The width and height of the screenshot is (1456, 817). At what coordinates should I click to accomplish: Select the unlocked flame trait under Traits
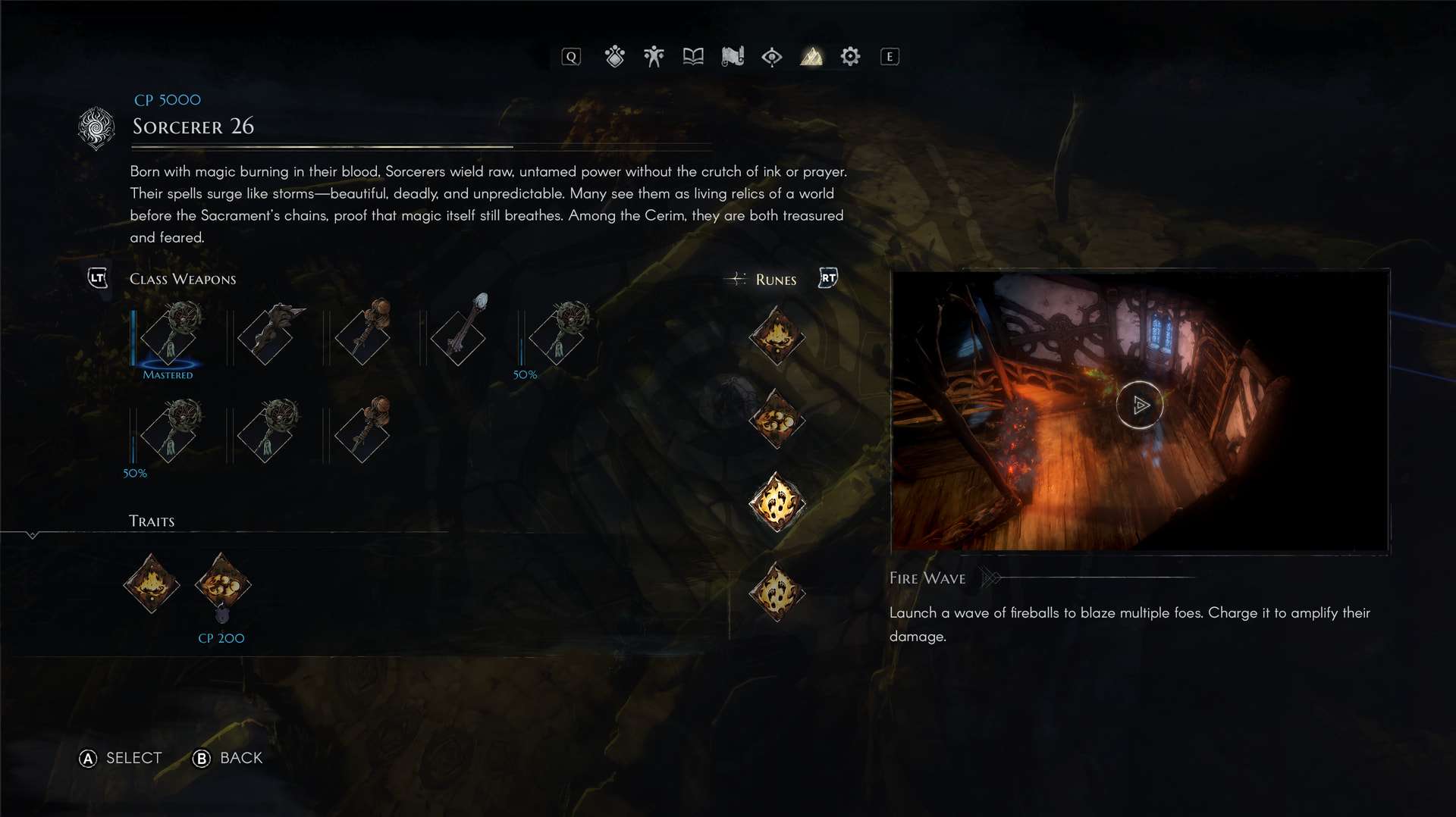coord(152,584)
